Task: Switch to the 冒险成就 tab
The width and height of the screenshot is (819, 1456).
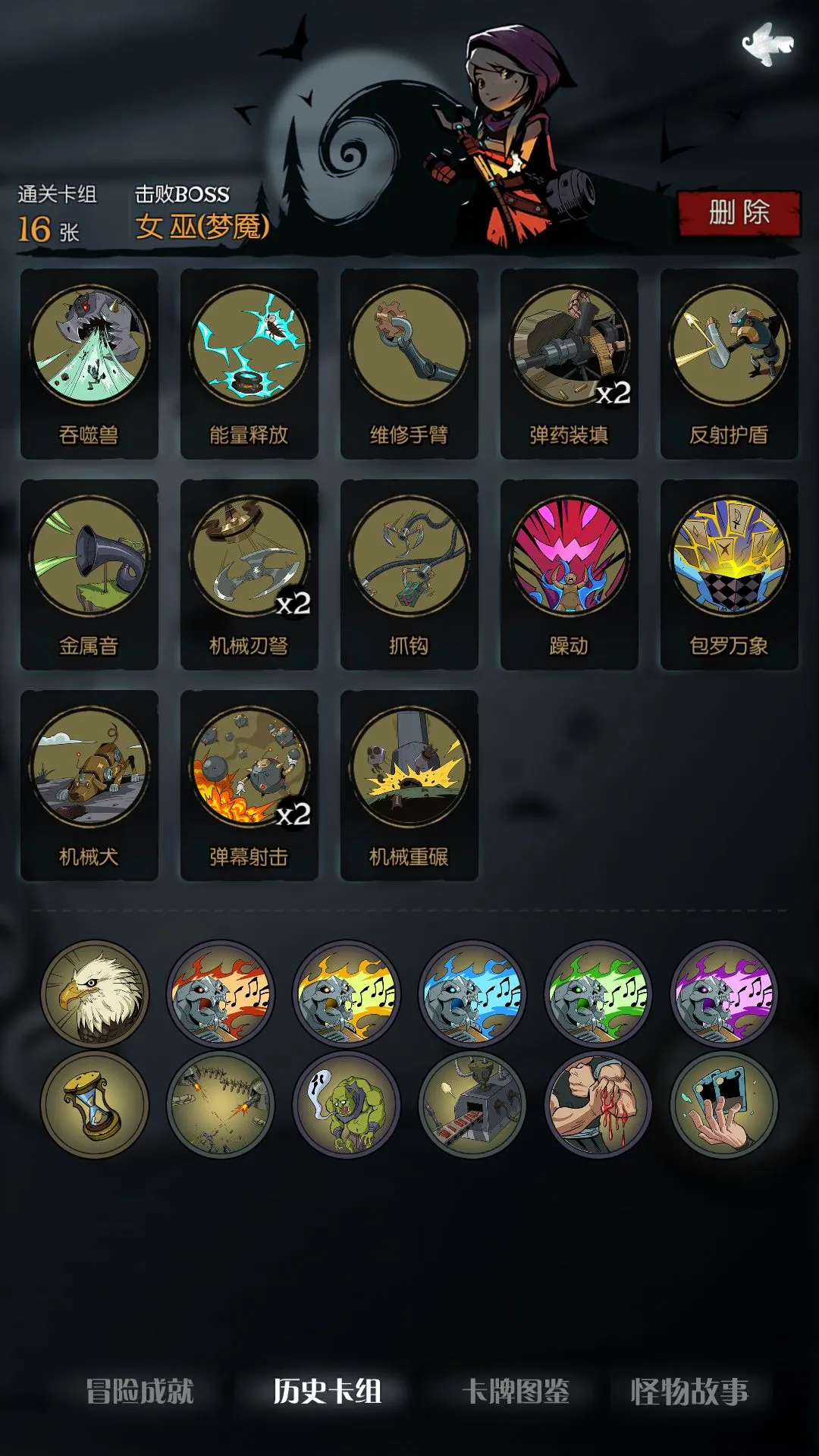Action: click(x=140, y=1392)
